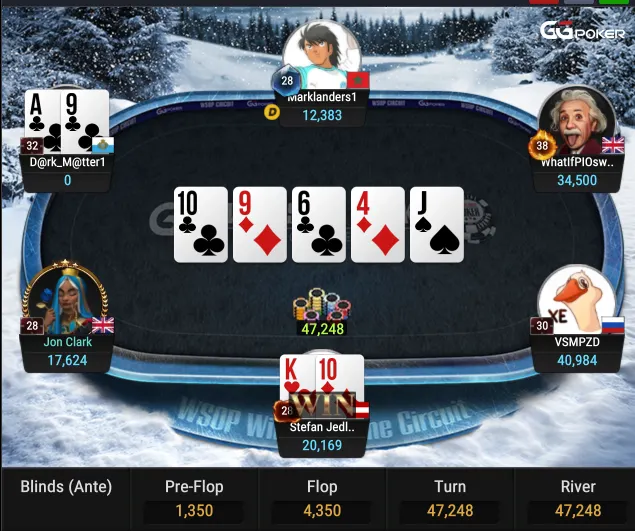
Task: Jump to the Blinds (Ante) stage
Action: (66, 498)
